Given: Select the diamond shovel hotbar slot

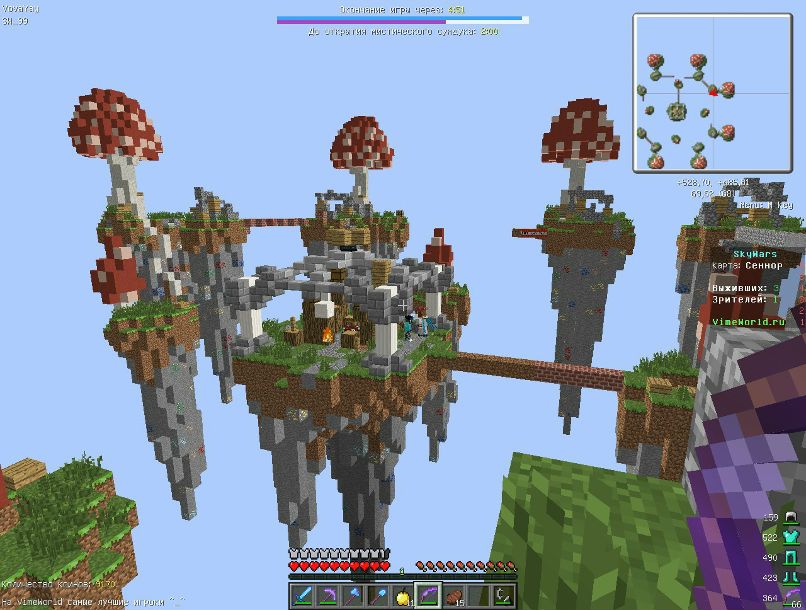Looking at the screenshot, I should pos(377,595).
